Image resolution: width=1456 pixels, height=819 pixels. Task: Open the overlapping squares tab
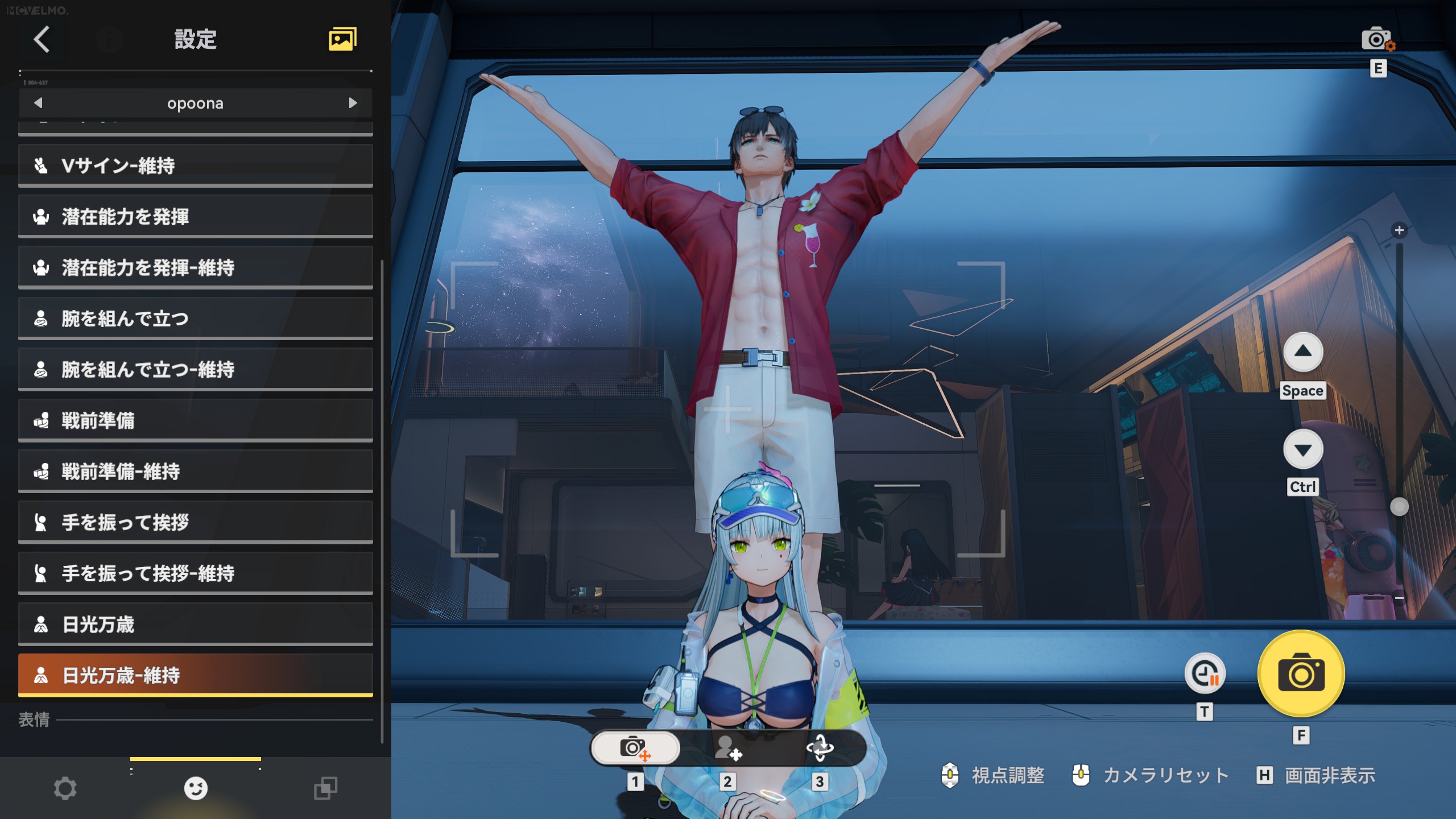coord(326,788)
